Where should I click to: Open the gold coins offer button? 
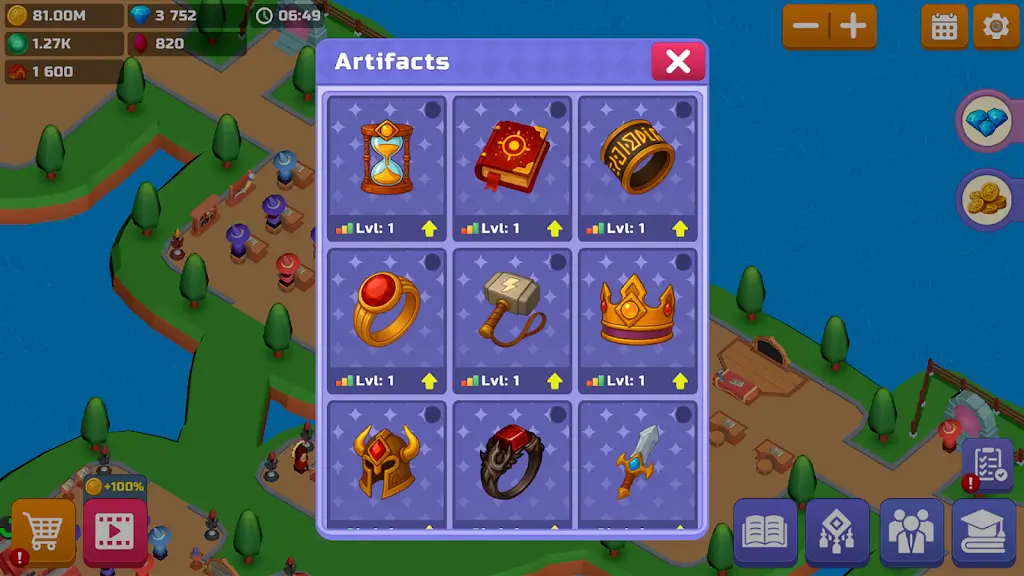click(987, 200)
